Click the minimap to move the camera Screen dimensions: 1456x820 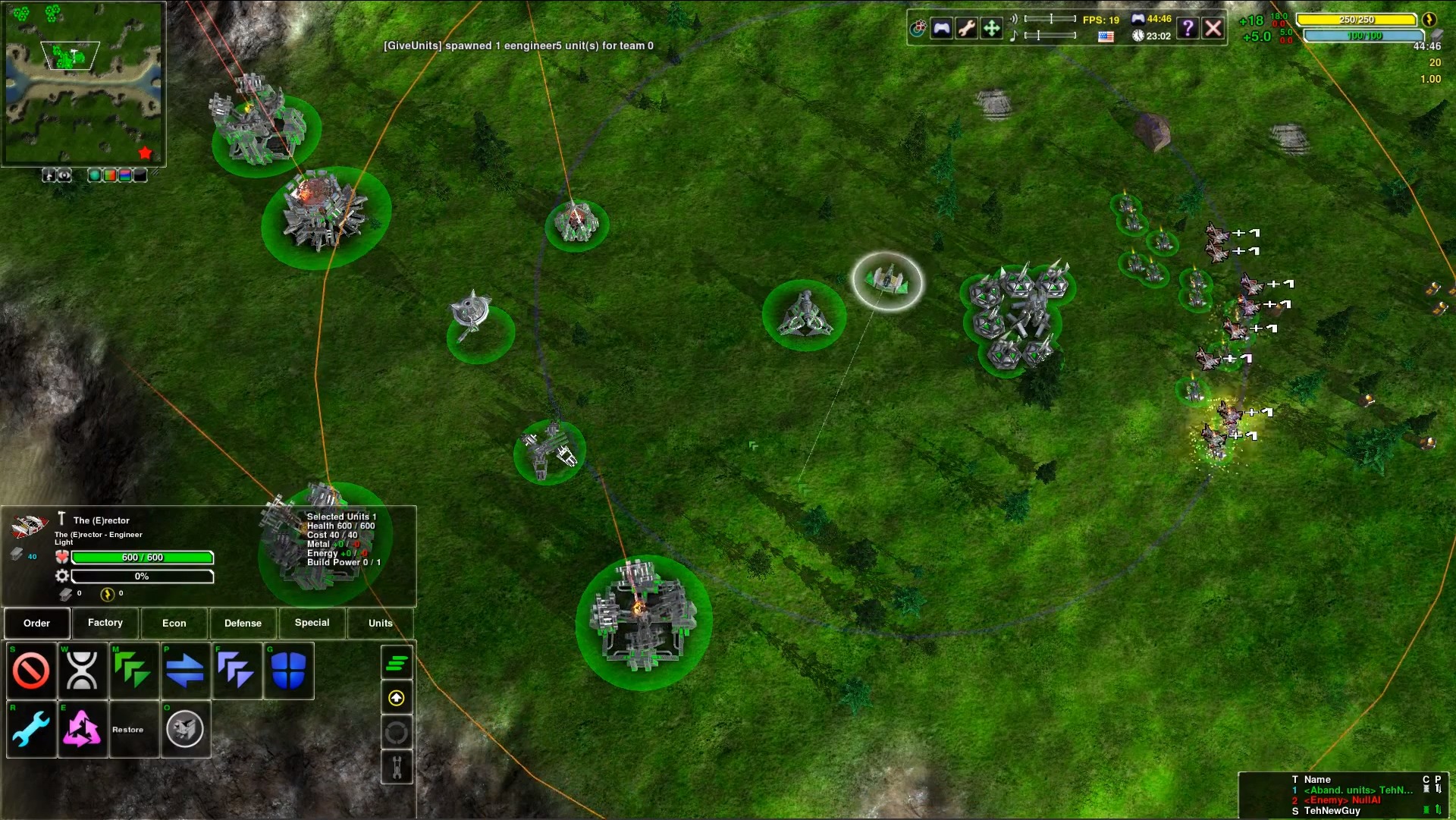(x=83, y=83)
